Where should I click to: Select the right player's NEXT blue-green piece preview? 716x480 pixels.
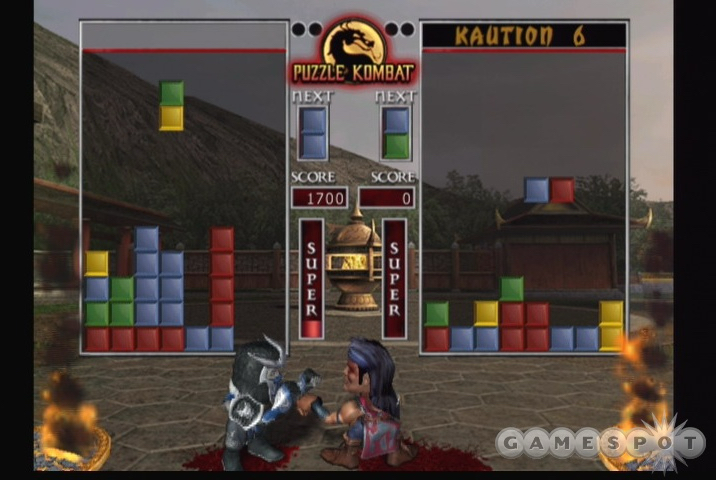(396, 133)
